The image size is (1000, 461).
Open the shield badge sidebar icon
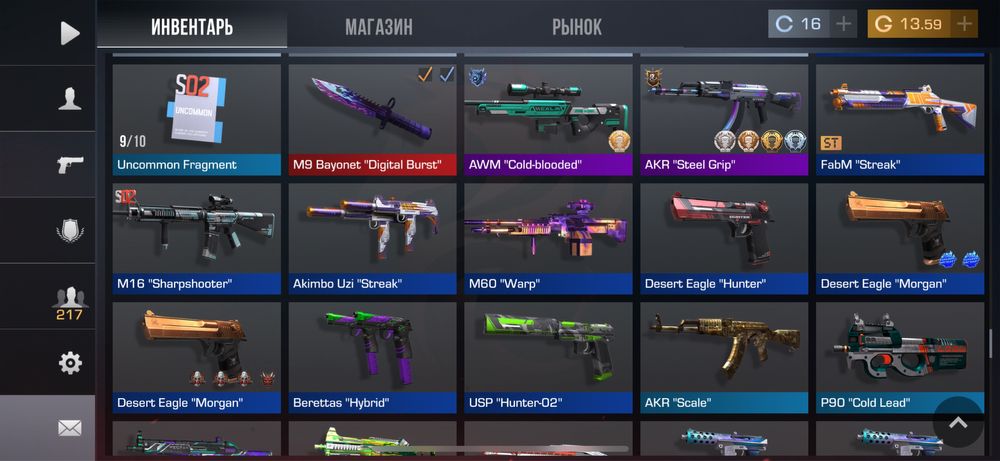click(x=69, y=230)
